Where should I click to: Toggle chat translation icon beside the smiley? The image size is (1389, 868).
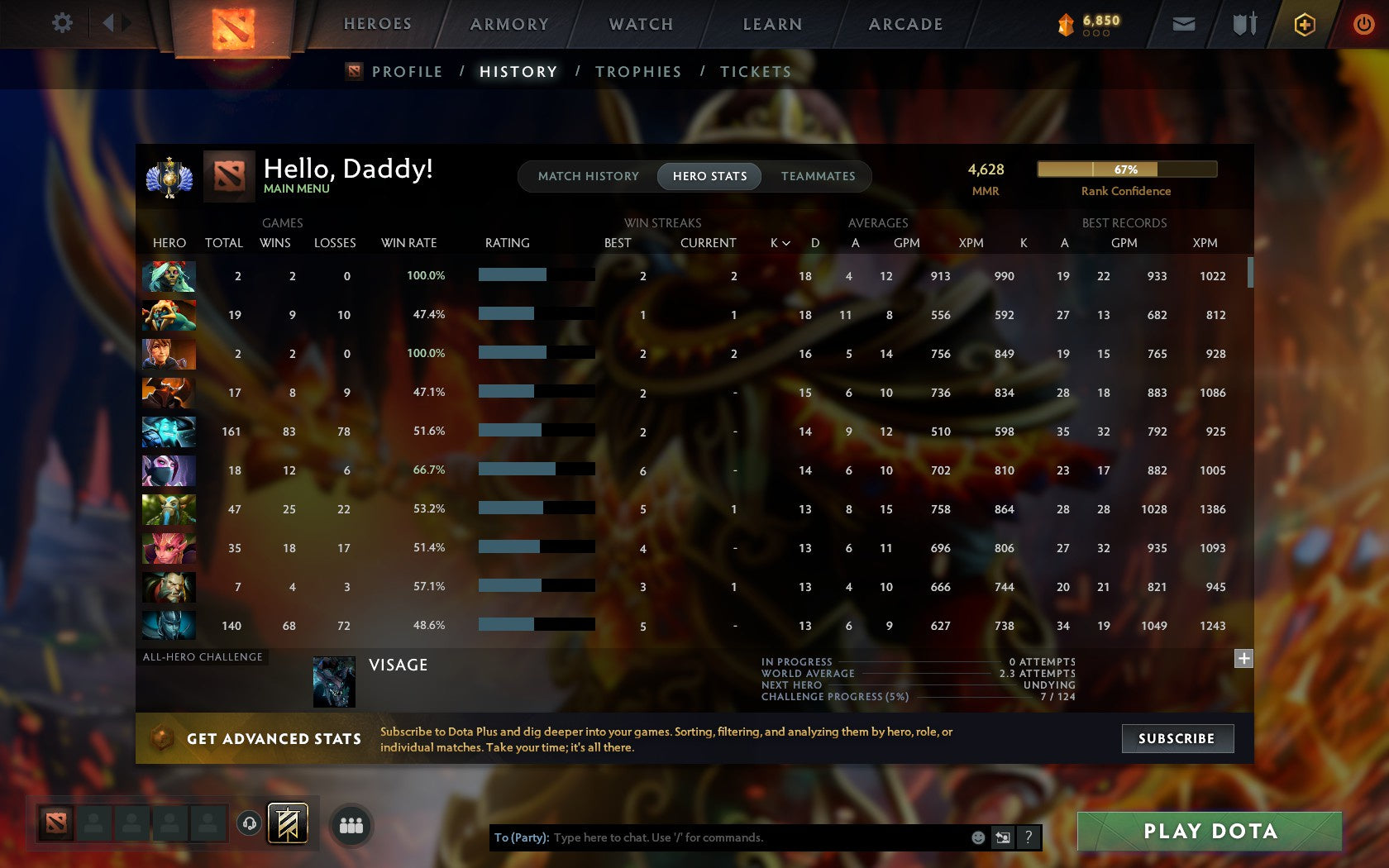coord(1003,837)
